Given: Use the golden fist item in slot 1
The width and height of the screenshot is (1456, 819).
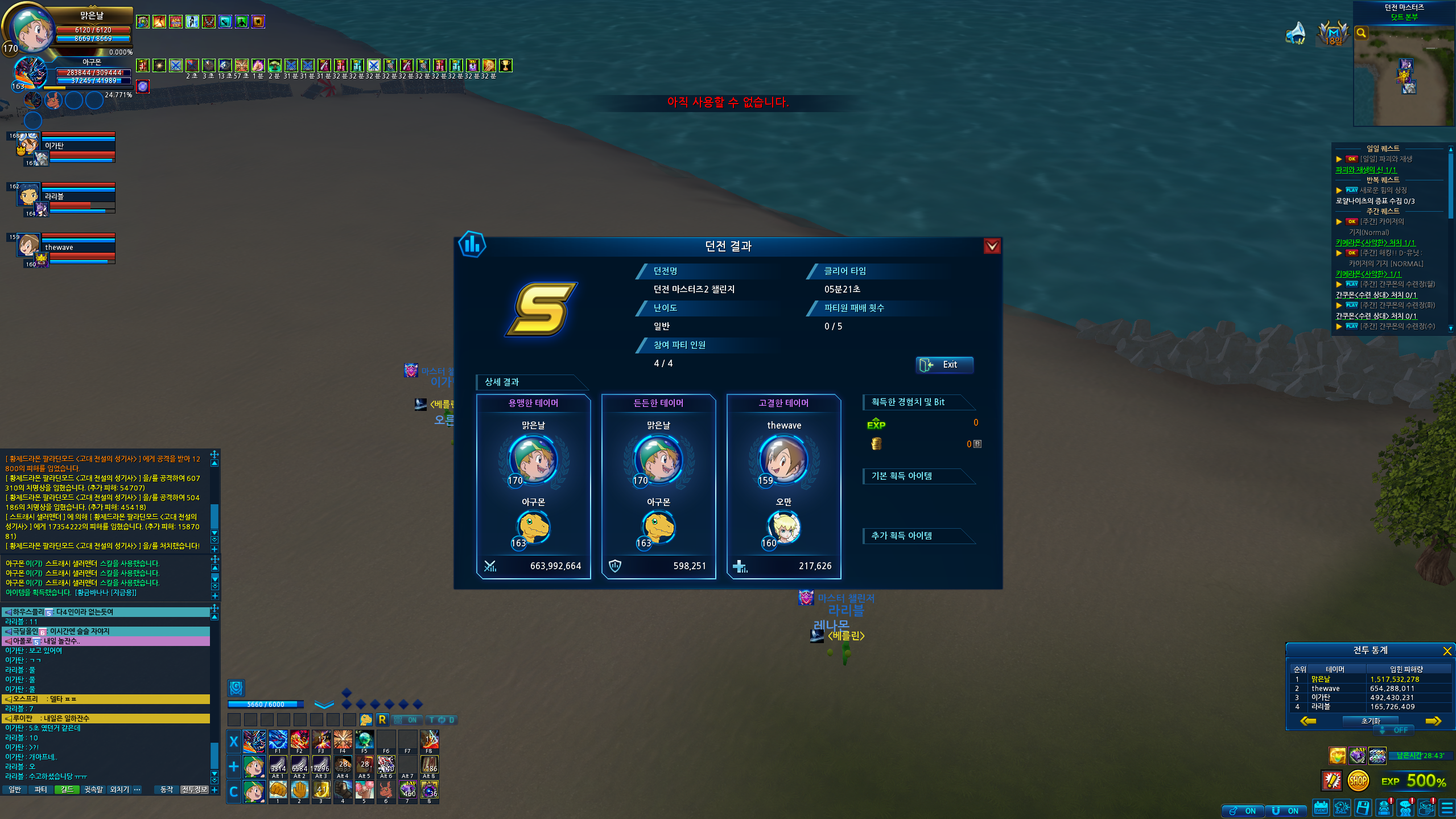Looking at the screenshot, I should click(278, 790).
